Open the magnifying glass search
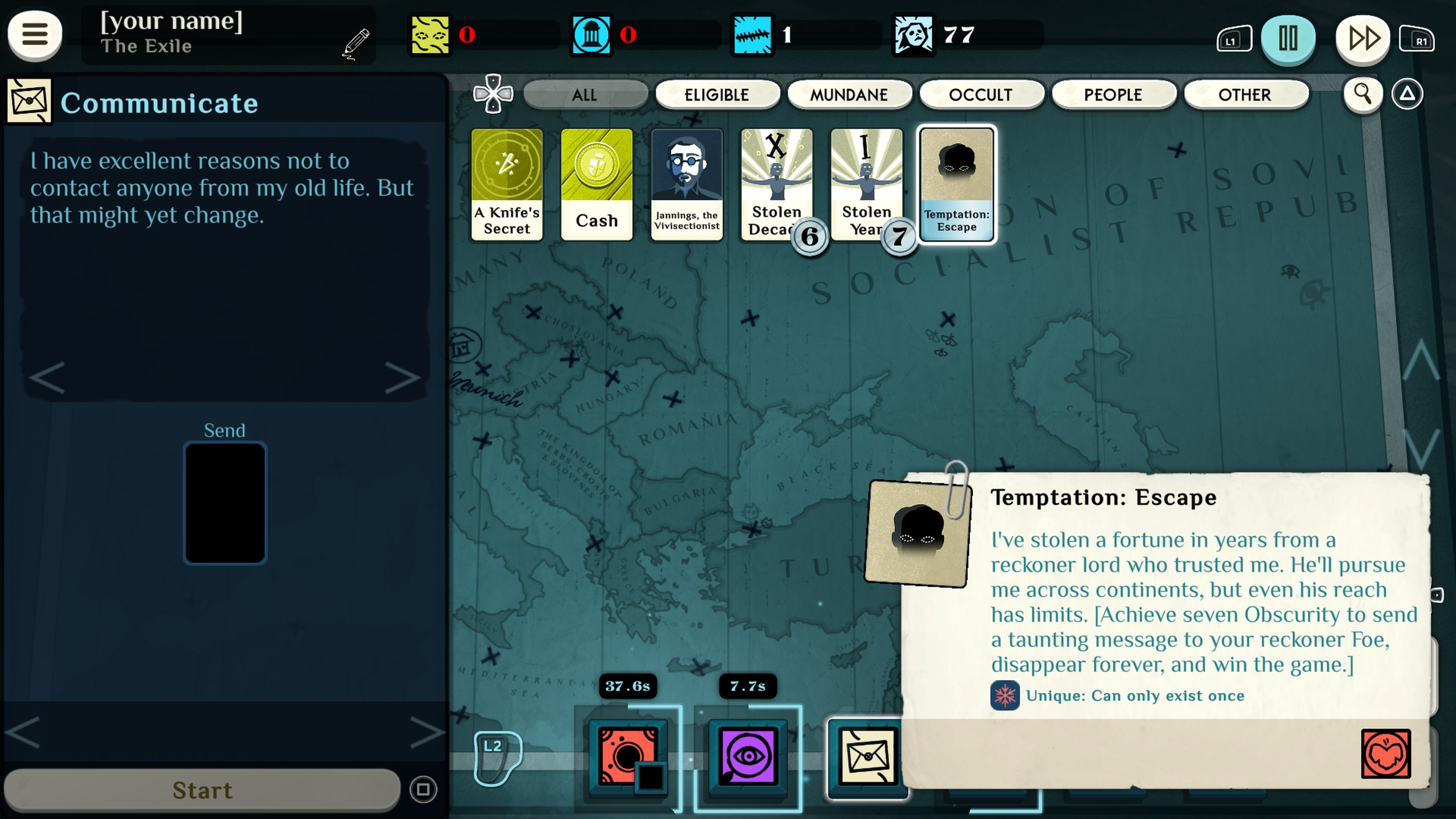Viewport: 1456px width, 819px height. (1362, 94)
